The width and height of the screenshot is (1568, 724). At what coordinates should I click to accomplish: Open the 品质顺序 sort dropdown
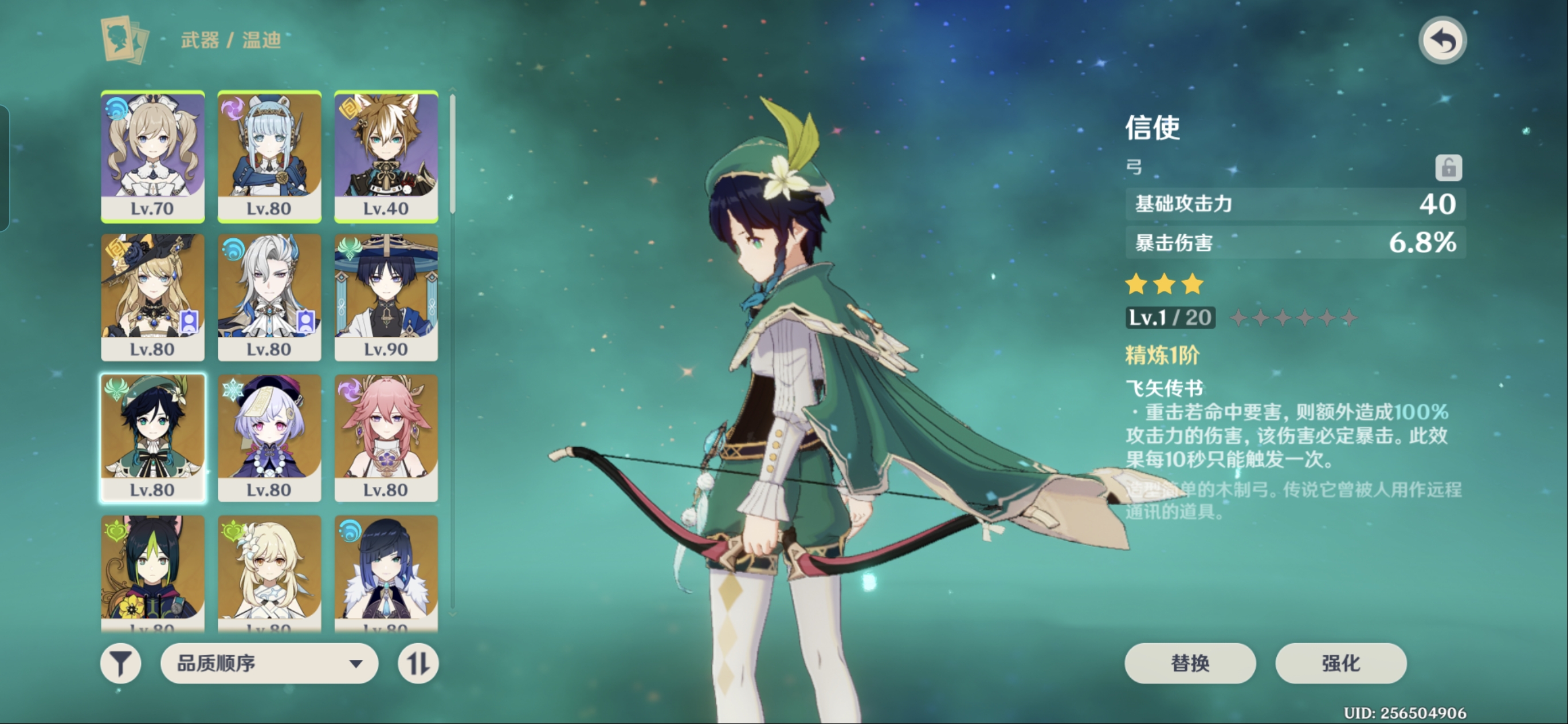tap(268, 663)
